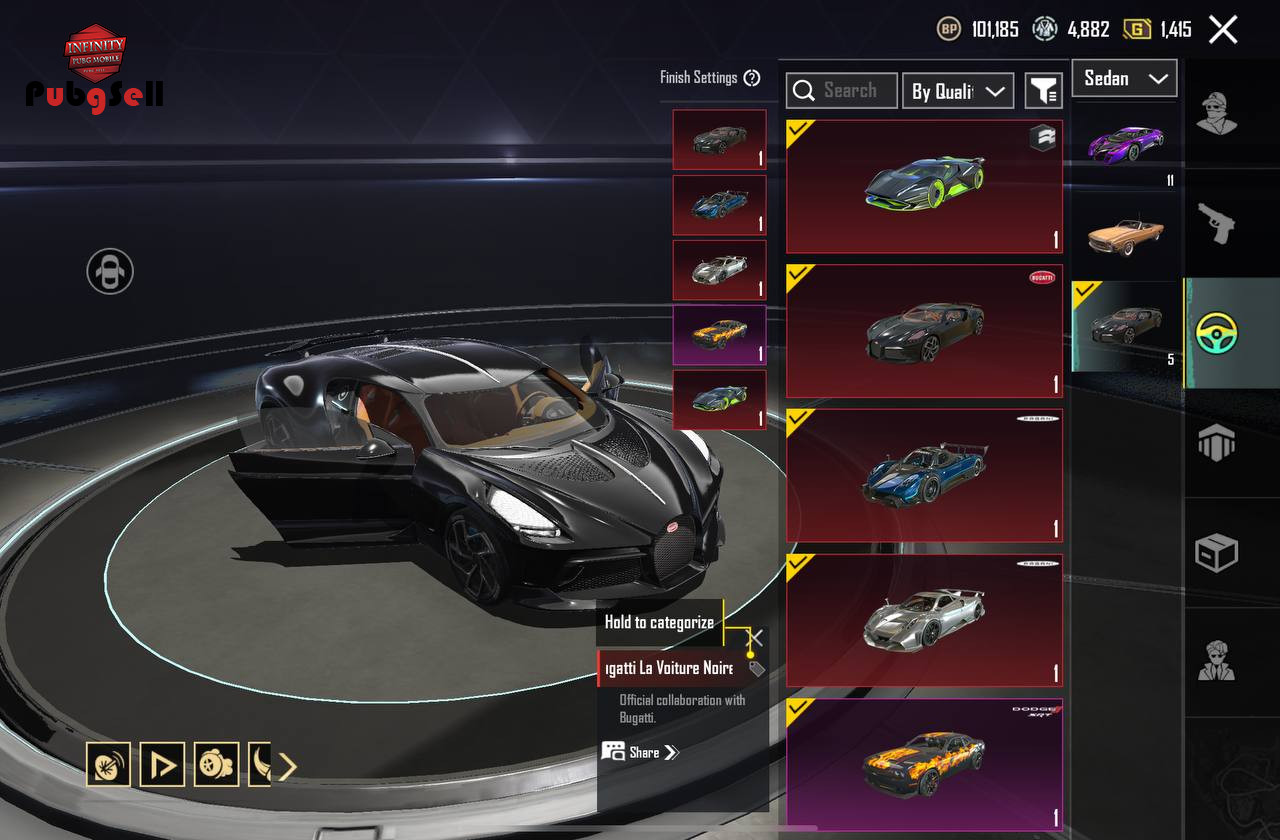The image size is (1280, 840).
Task: Switch to the pistol weapons tab
Action: pyautogui.click(x=1217, y=223)
